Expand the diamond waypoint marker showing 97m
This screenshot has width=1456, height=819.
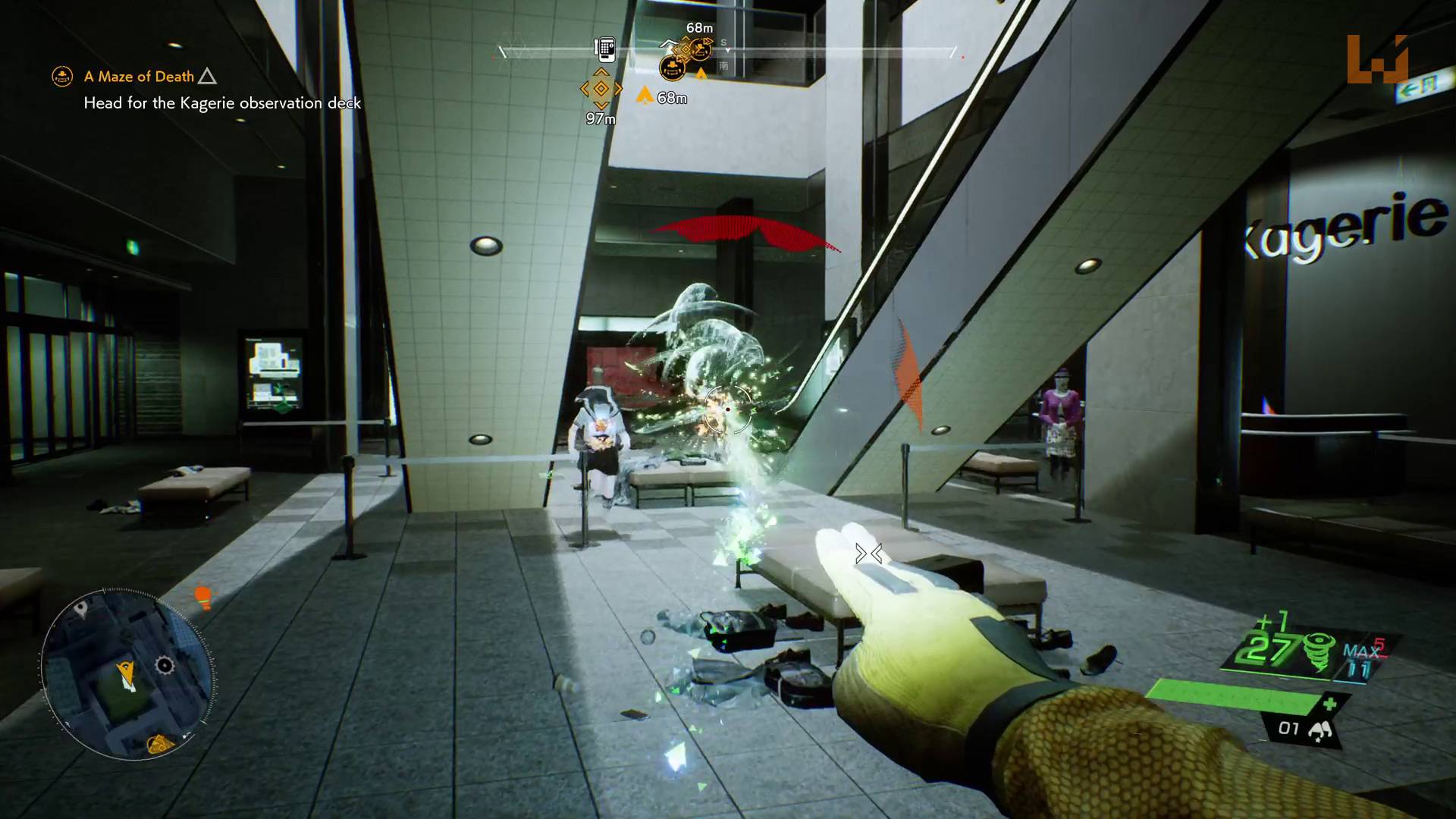point(601,88)
